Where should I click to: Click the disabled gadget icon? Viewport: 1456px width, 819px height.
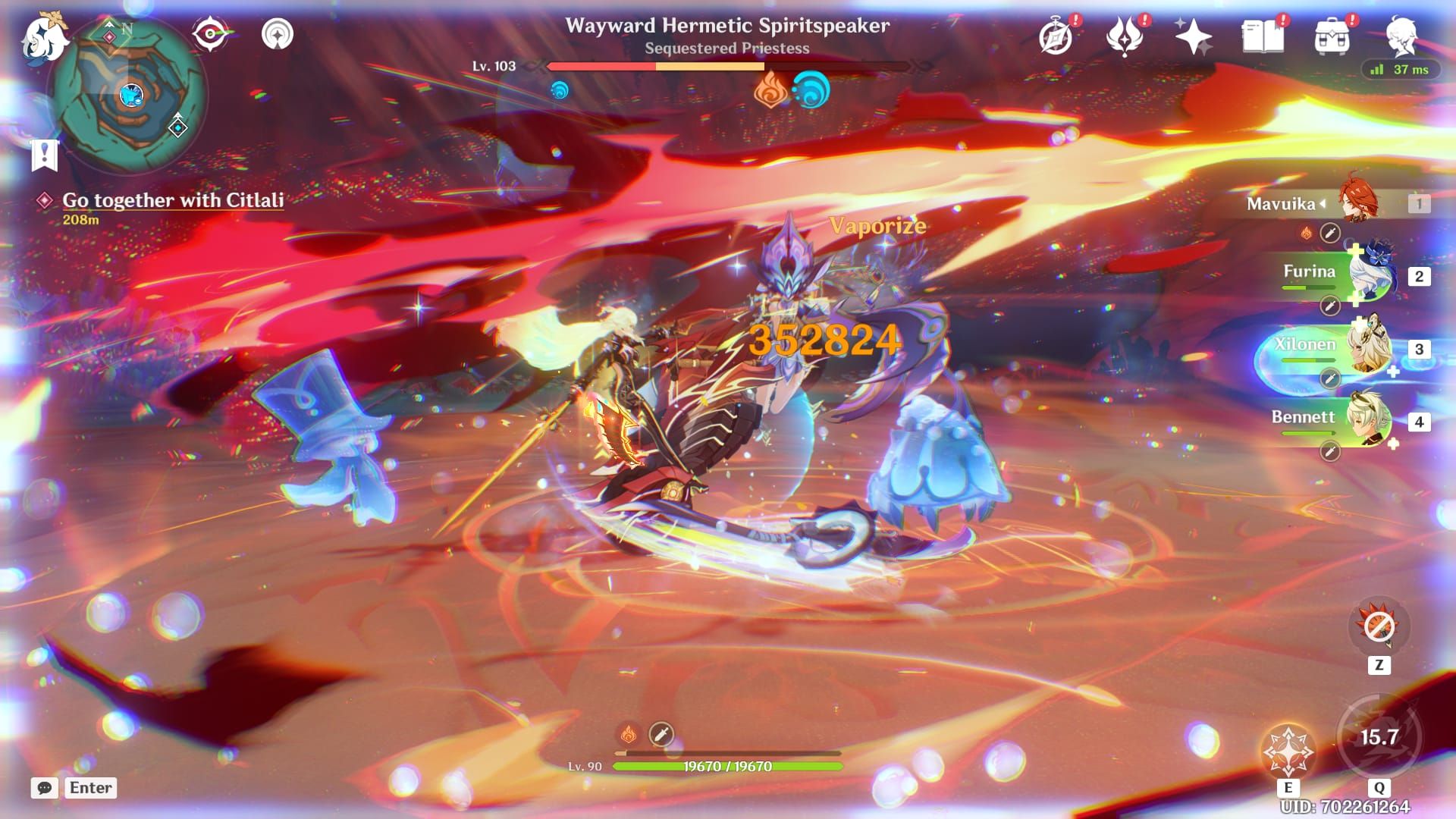[1379, 626]
